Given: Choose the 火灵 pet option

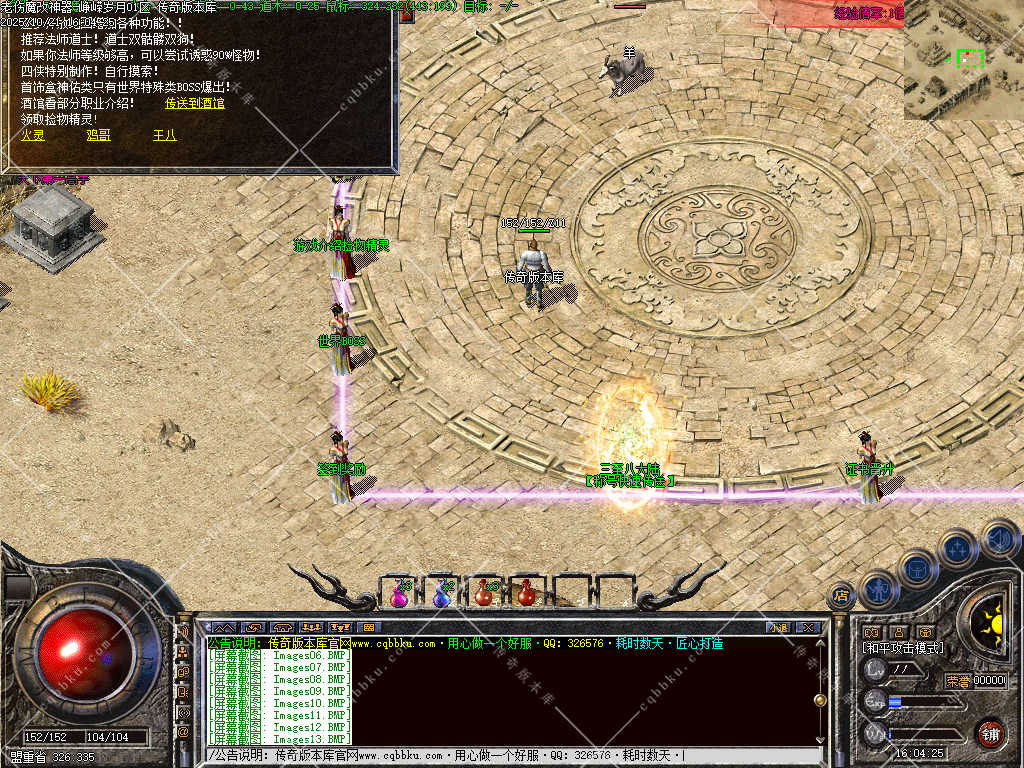Looking at the screenshot, I should (x=33, y=135).
